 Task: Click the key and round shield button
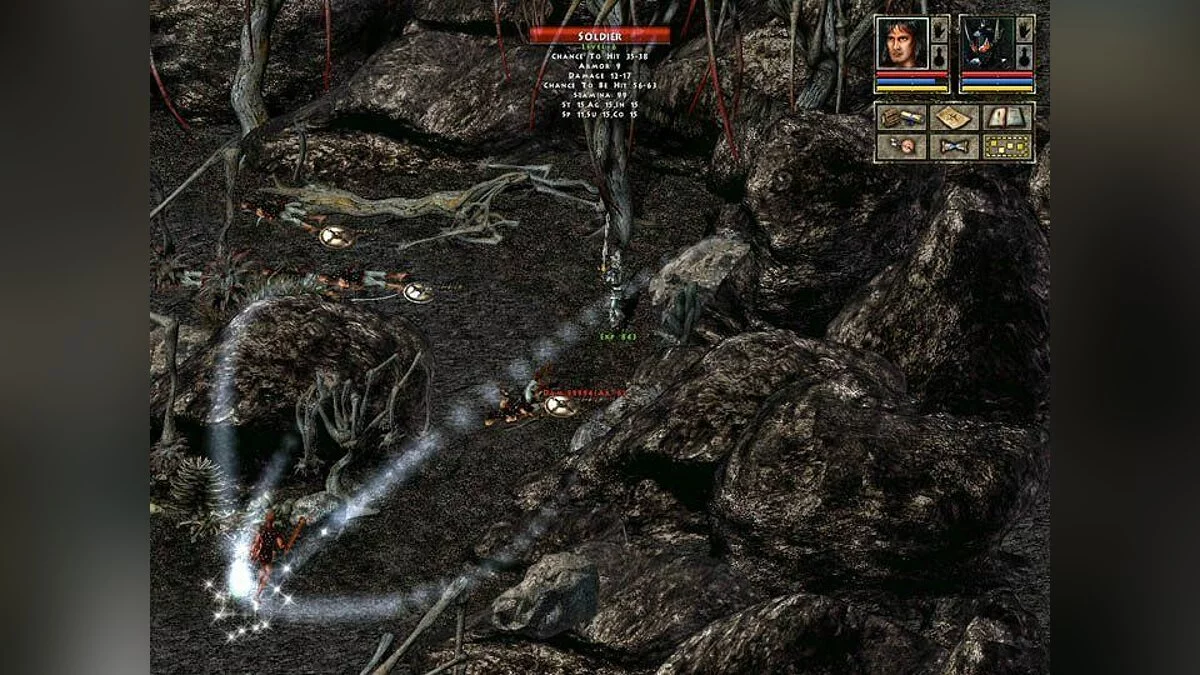coord(900,147)
